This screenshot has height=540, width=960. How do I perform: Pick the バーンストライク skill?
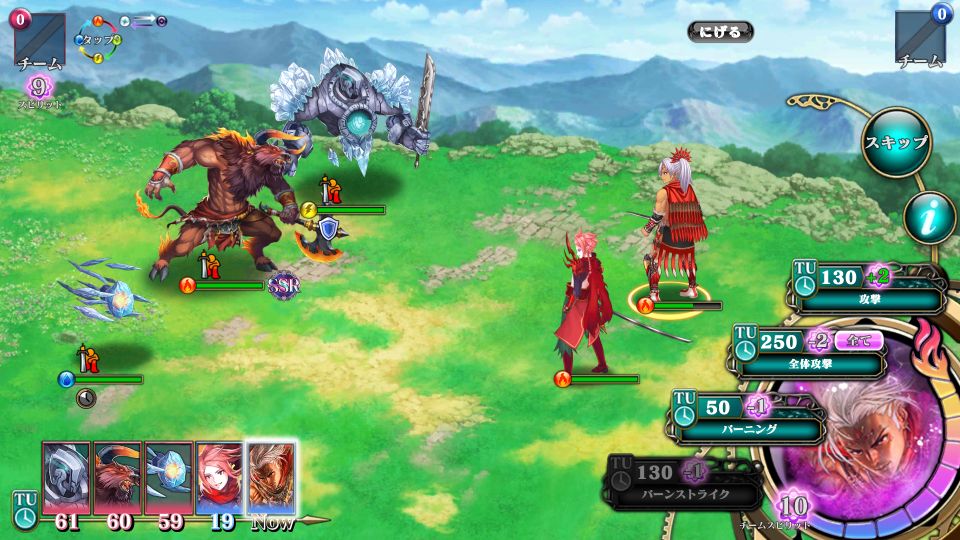coord(684,482)
